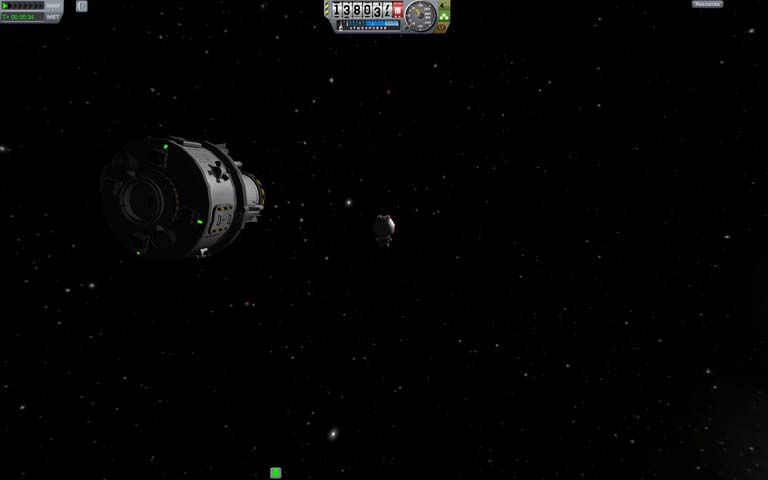Click the small green square icon at bottom
The width and height of the screenshot is (768, 480).
[x=275, y=473]
